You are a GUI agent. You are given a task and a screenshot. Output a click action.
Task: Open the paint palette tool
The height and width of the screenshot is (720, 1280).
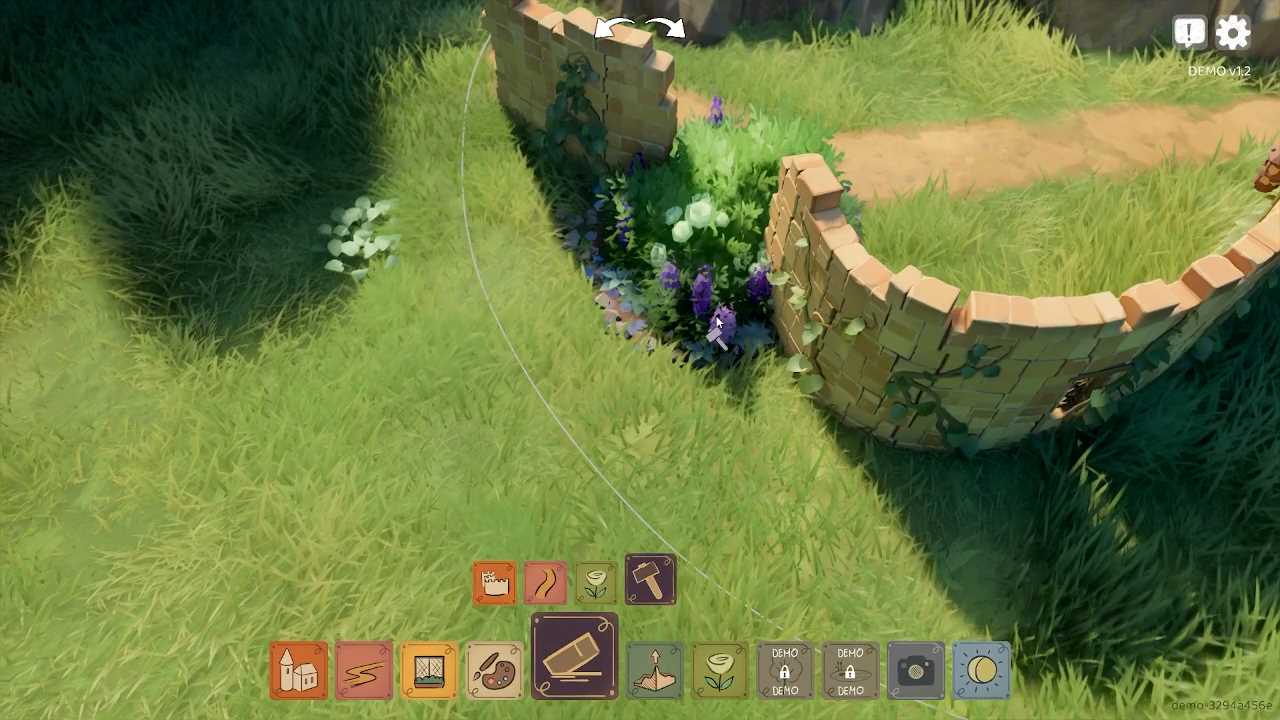pyautogui.click(x=494, y=670)
